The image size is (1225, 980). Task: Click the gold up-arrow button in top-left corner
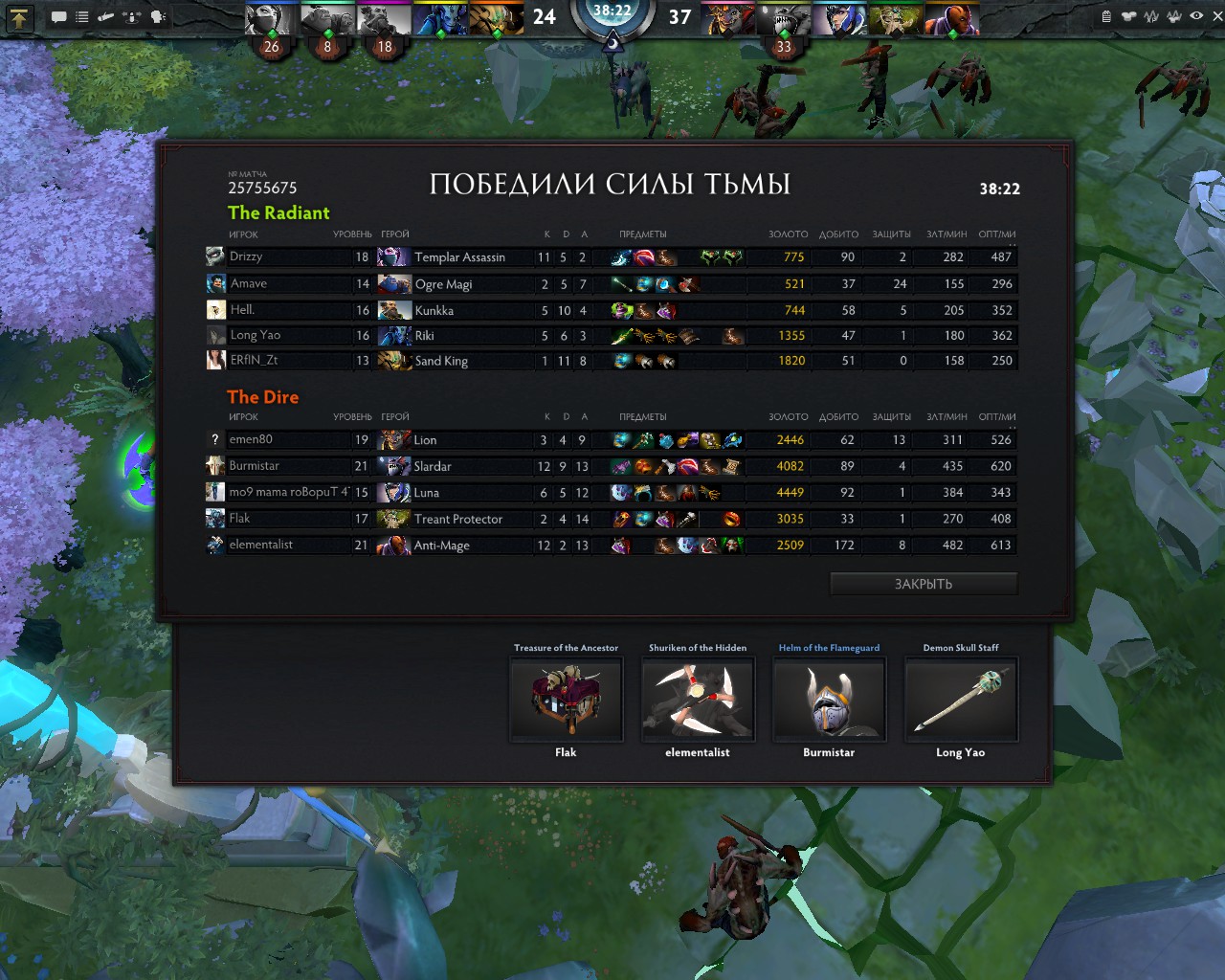point(19,17)
